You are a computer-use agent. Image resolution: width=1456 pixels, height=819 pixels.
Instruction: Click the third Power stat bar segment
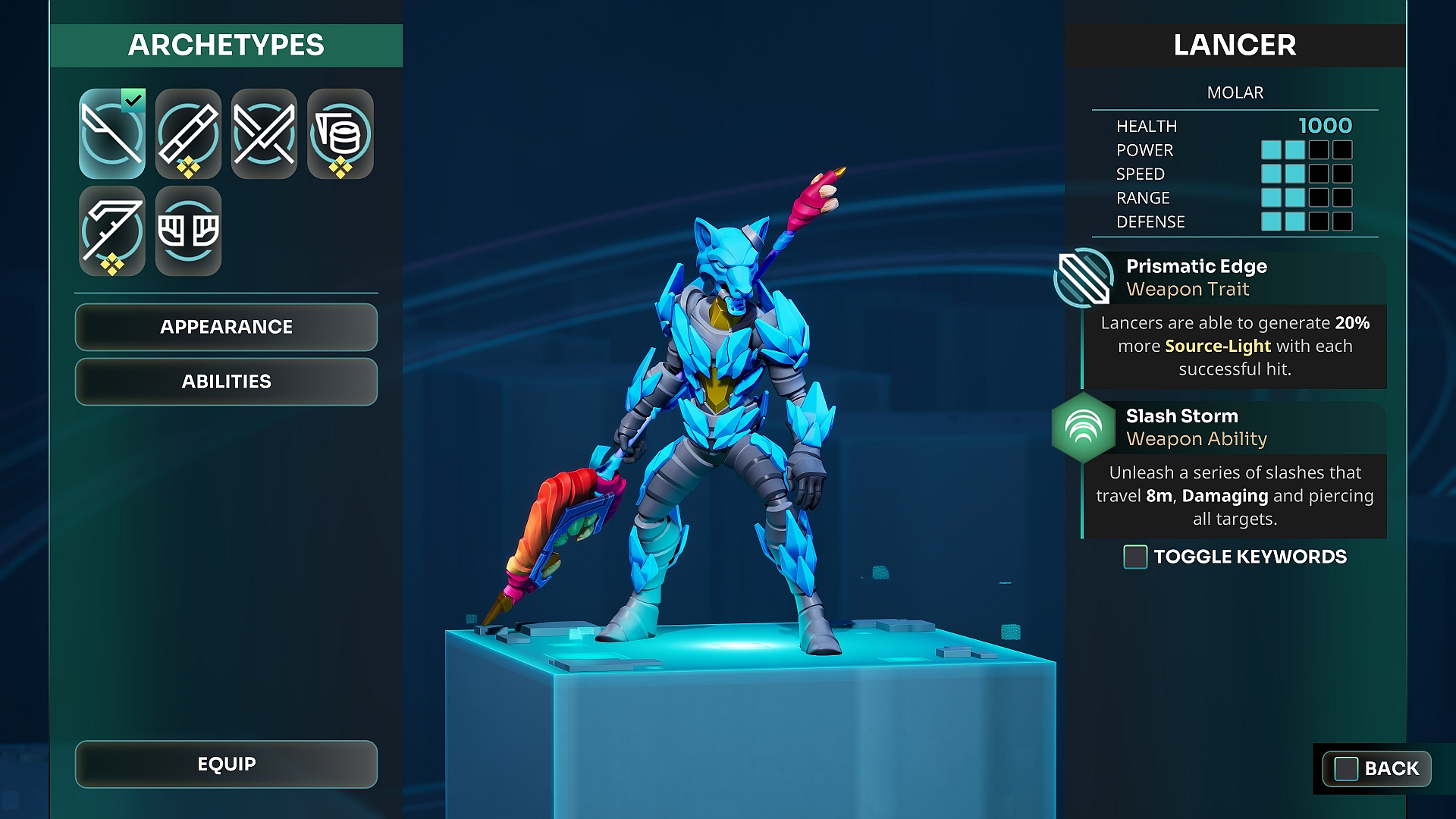point(1319,149)
